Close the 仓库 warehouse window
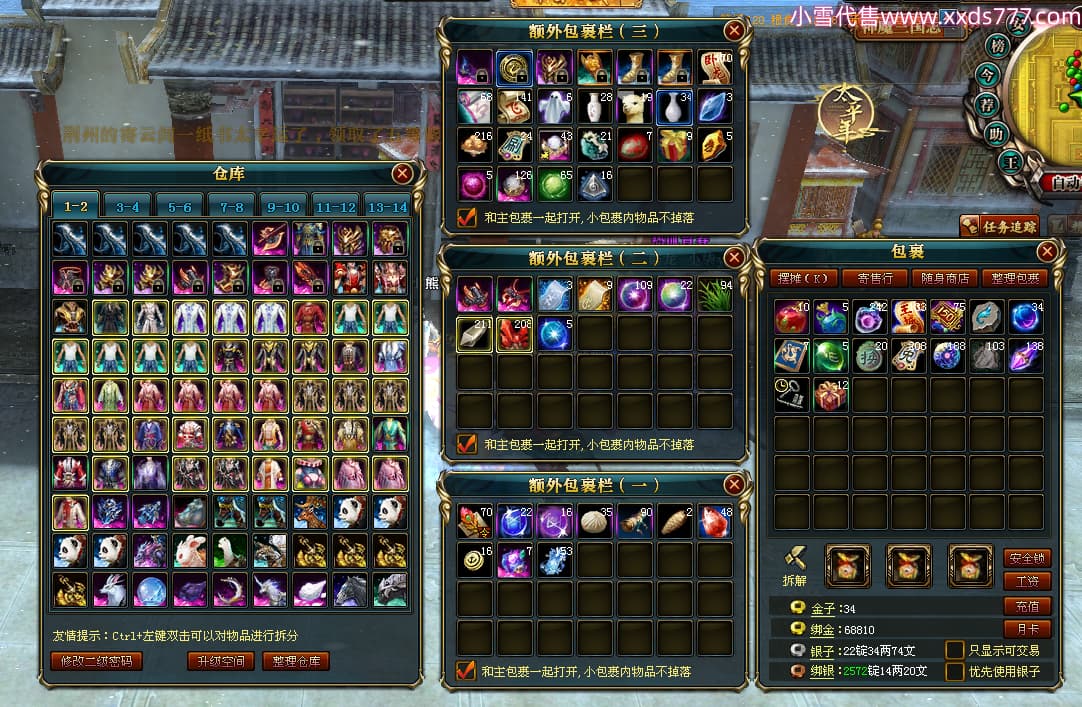The width and height of the screenshot is (1082, 707). pos(403,174)
